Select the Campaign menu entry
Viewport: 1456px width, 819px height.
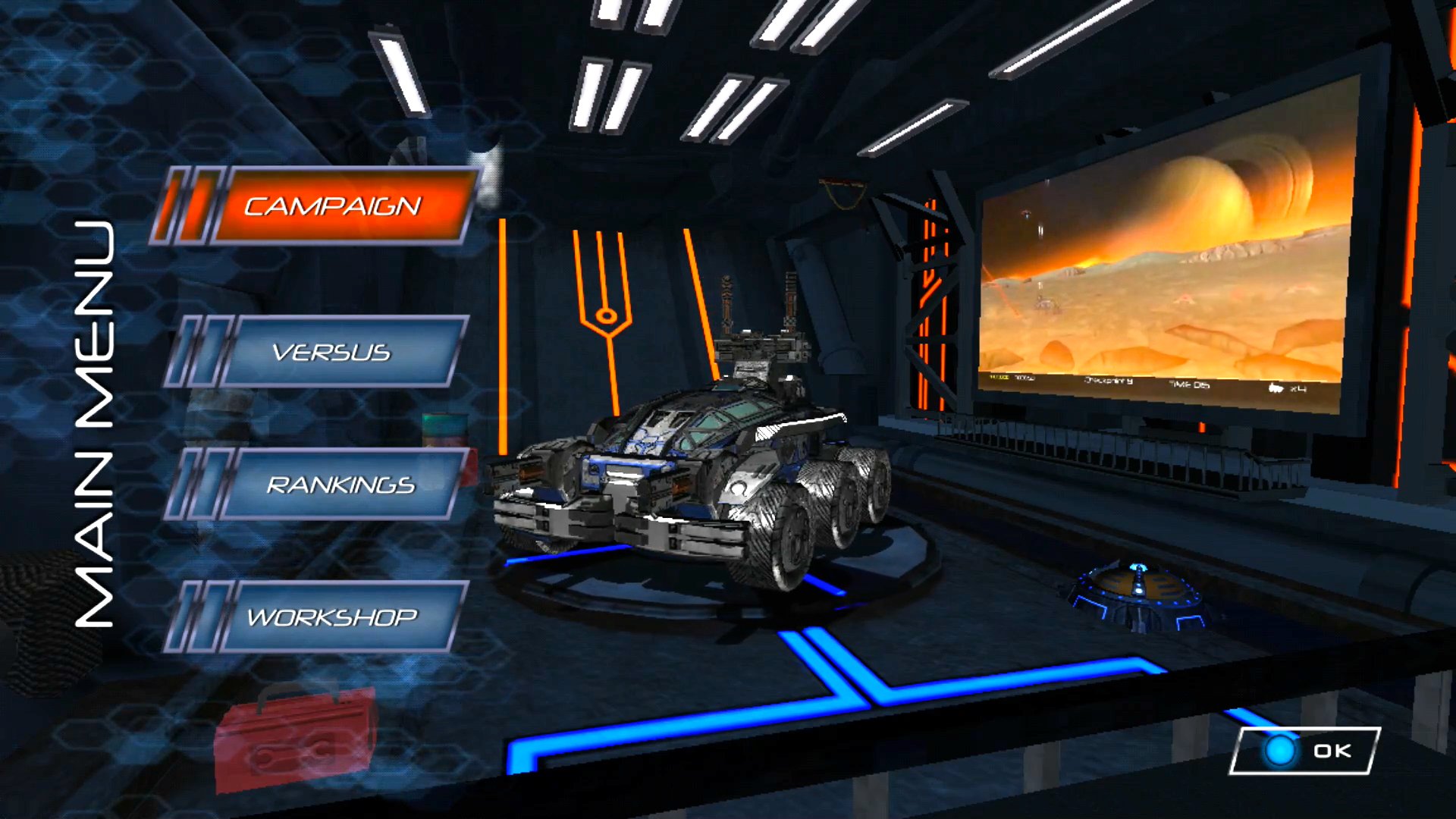(332, 206)
